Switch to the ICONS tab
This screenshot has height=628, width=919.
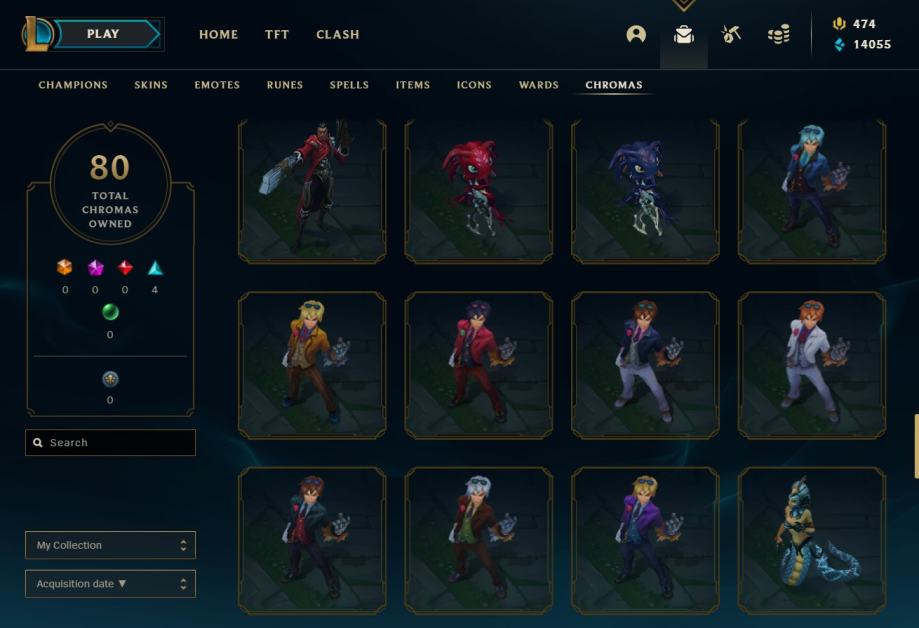click(474, 85)
